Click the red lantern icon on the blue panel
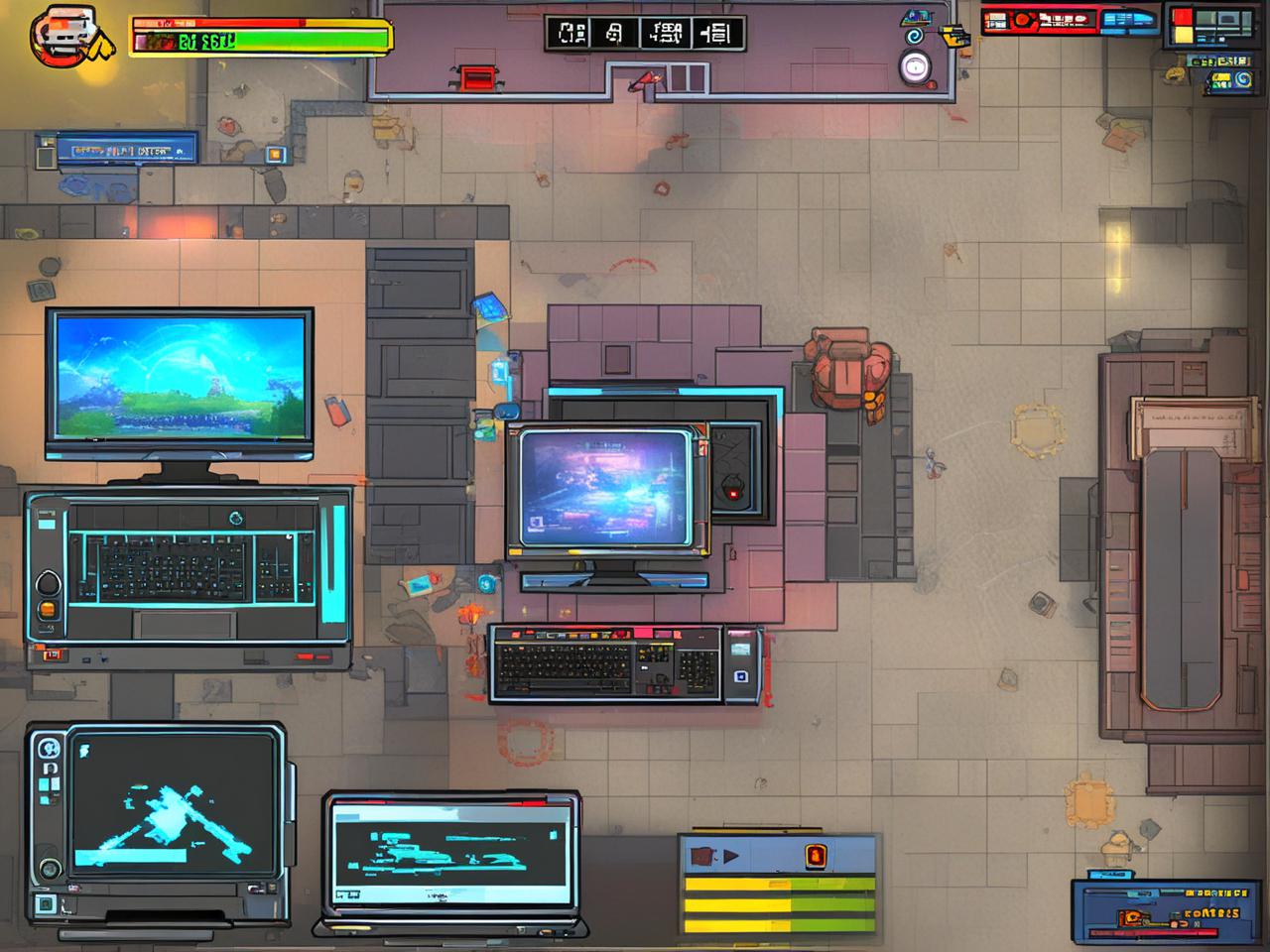1270x952 pixels. click(816, 855)
